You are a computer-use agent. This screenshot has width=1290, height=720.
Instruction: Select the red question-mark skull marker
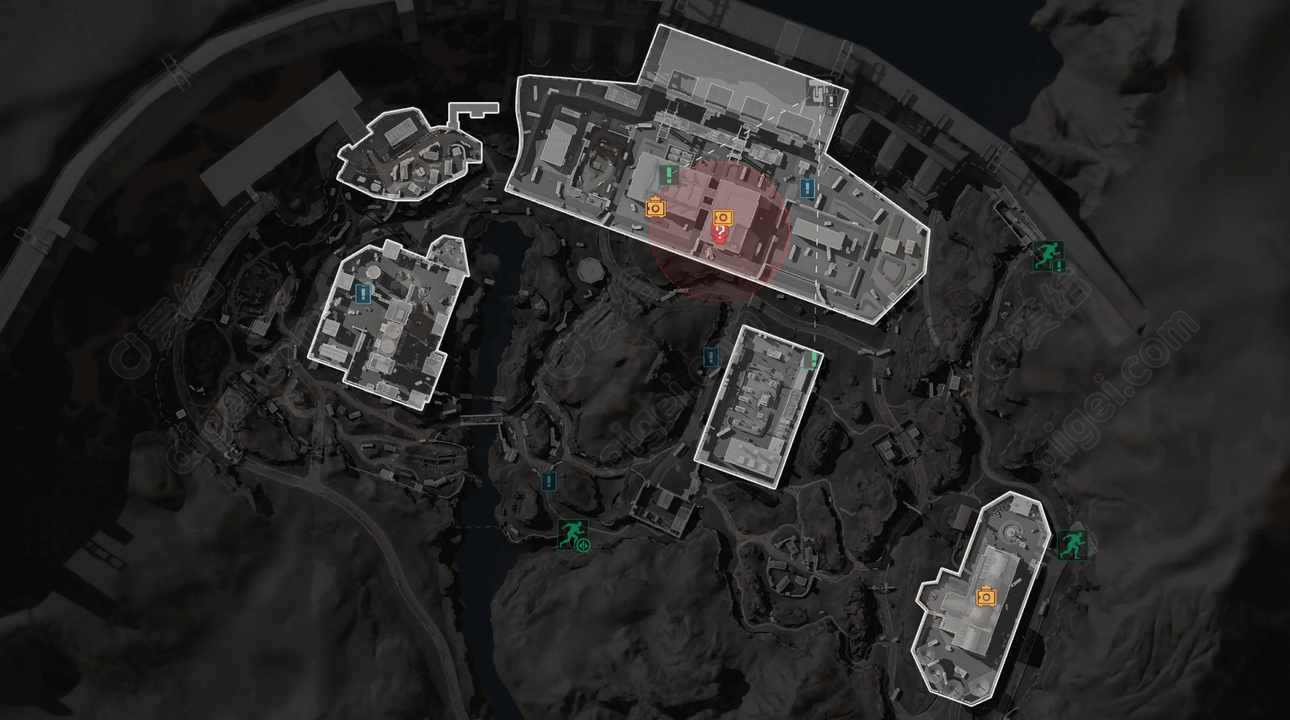coord(719,235)
